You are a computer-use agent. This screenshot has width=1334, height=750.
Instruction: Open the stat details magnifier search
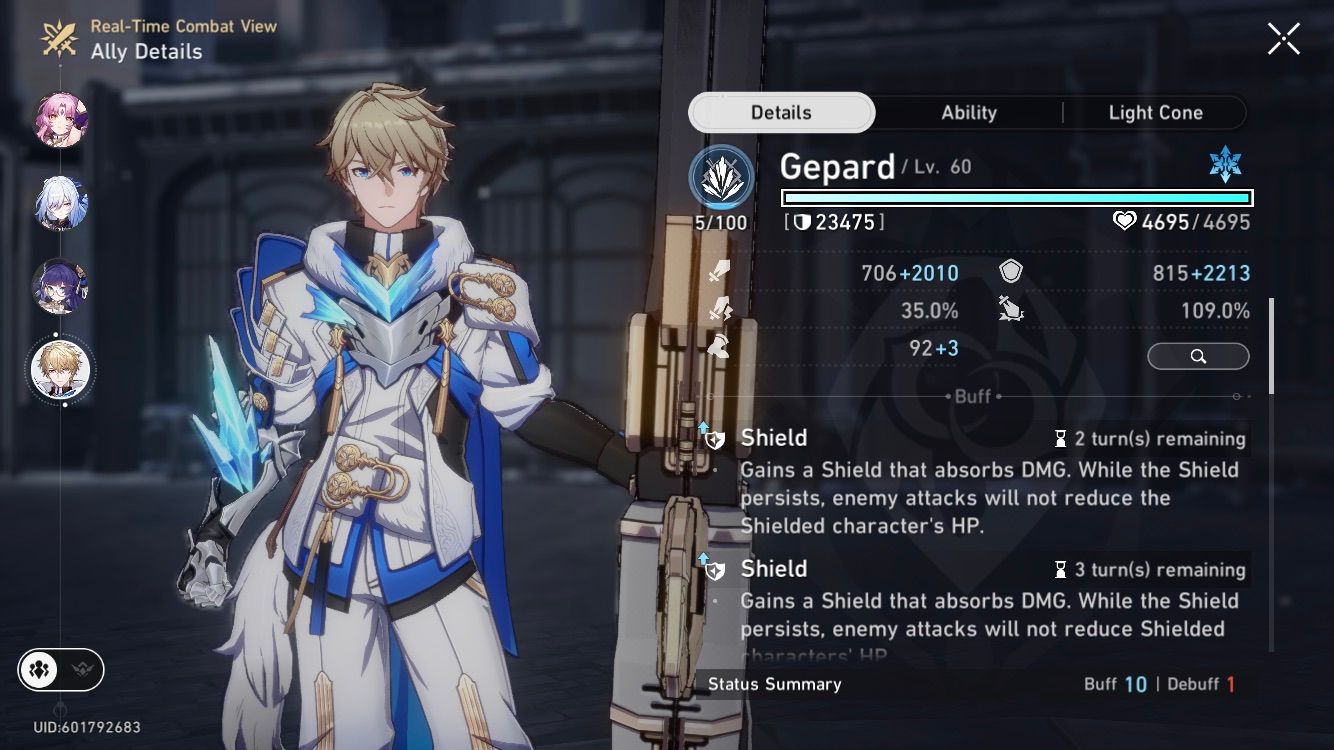point(1198,356)
